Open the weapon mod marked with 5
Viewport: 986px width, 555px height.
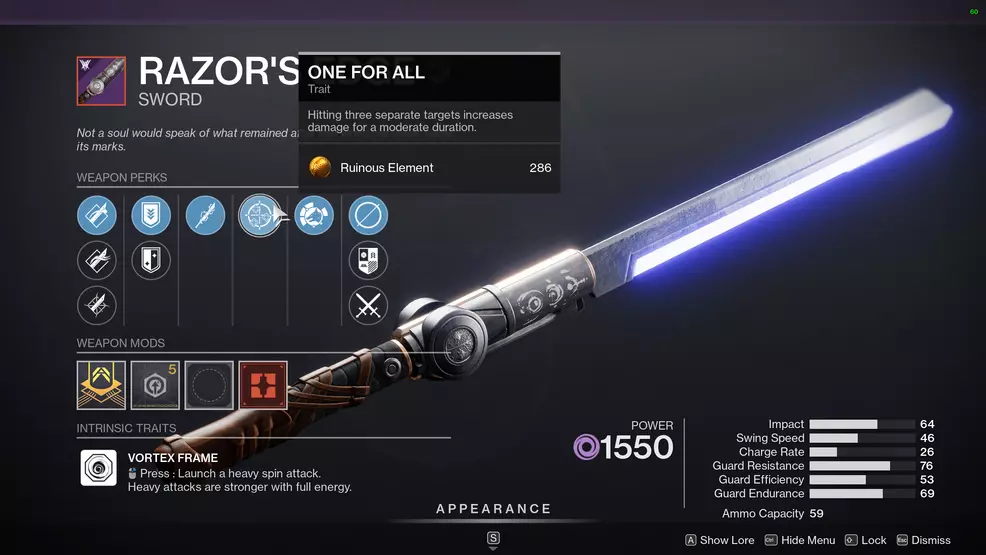(x=155, y=385)
